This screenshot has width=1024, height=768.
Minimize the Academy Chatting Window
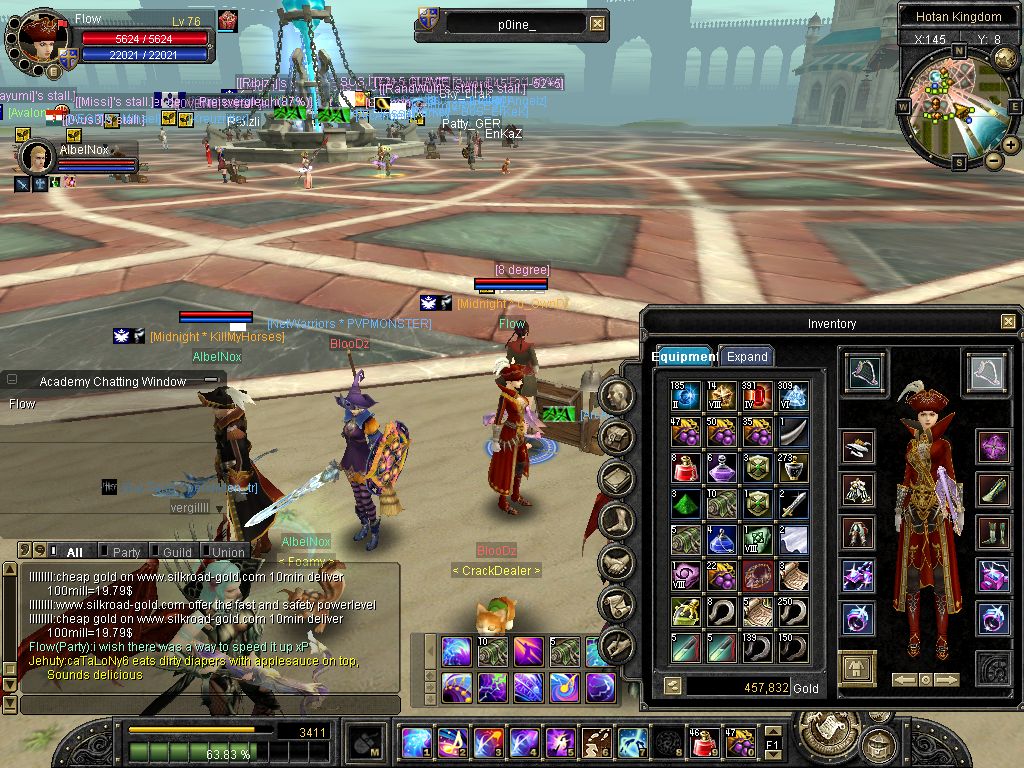(209, 381)
